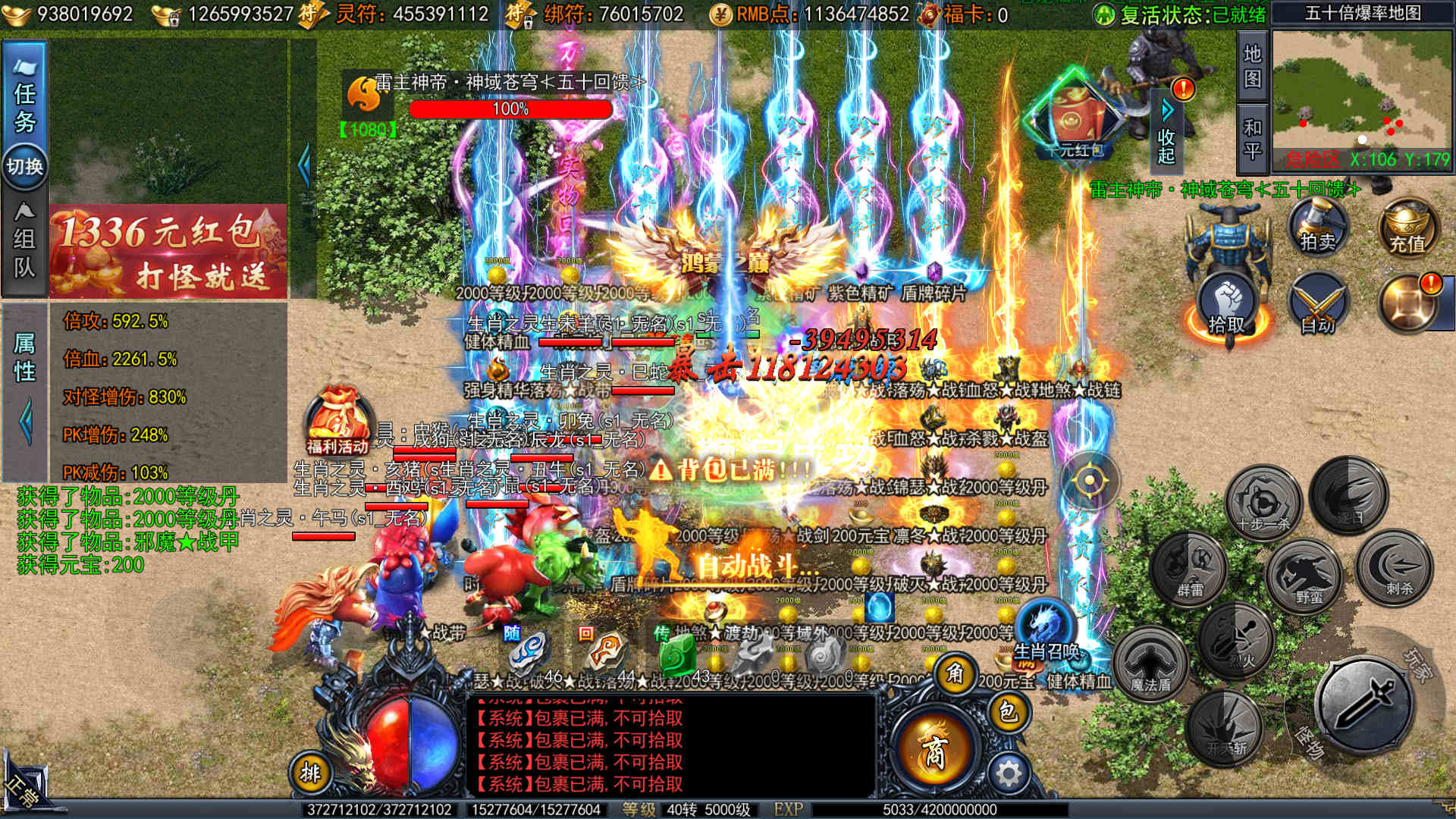
Task: Open the 地图 map button
Action: pyautogui.click(x=1252, y=65)
